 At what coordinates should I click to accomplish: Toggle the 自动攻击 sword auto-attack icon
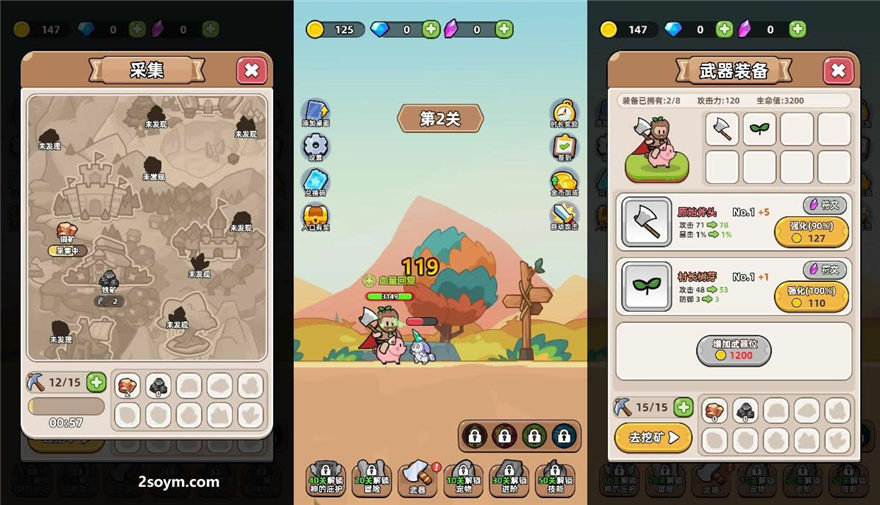tap(564, 214)
